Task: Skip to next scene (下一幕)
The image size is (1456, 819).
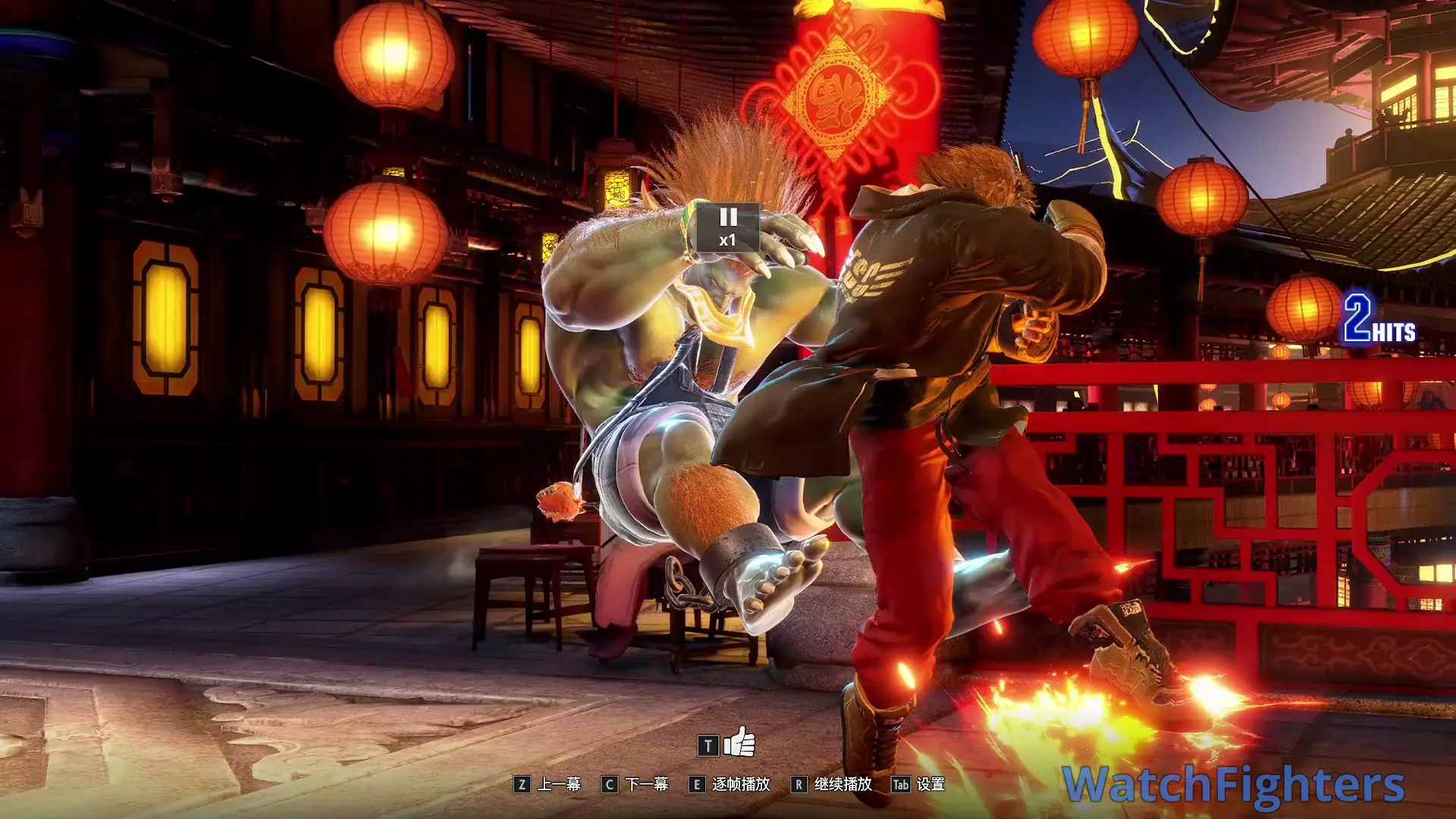Action: coord(635,784)
